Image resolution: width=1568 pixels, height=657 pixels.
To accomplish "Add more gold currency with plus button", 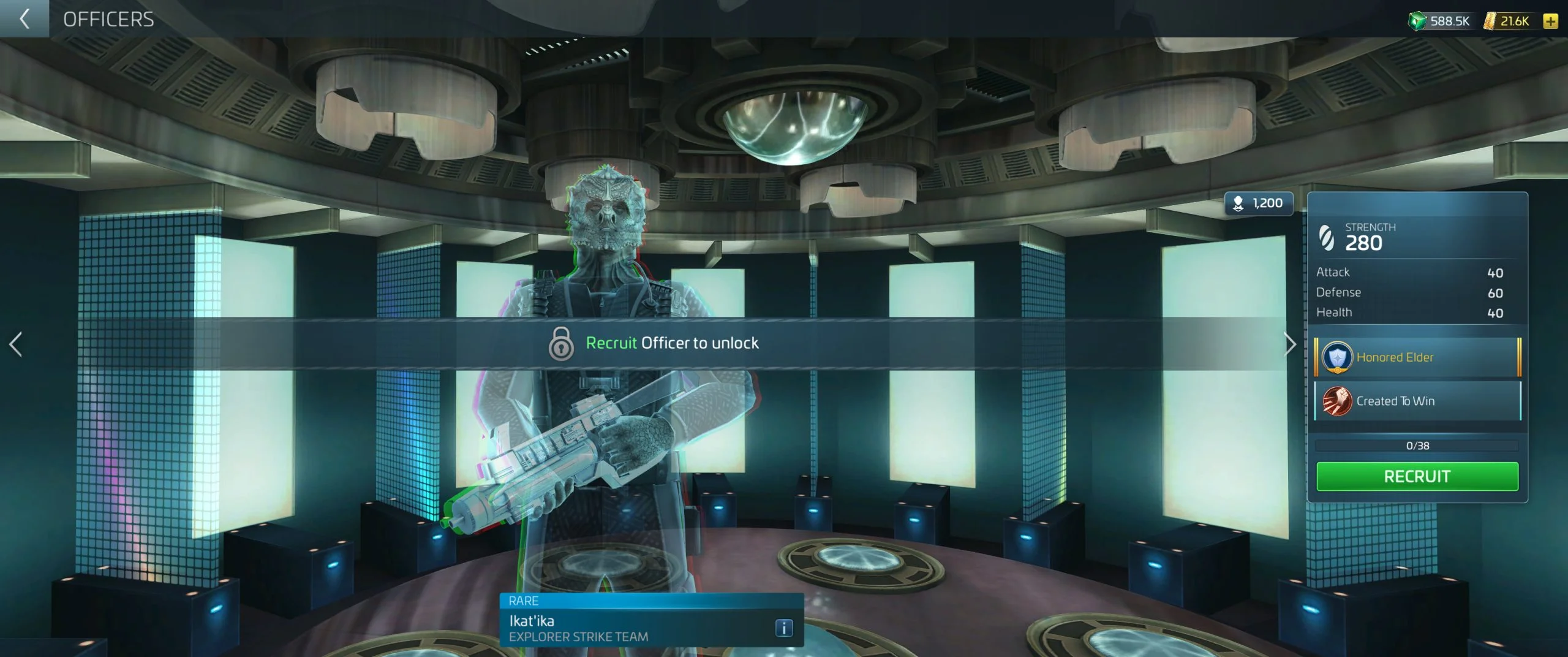I will point(1550,21).
